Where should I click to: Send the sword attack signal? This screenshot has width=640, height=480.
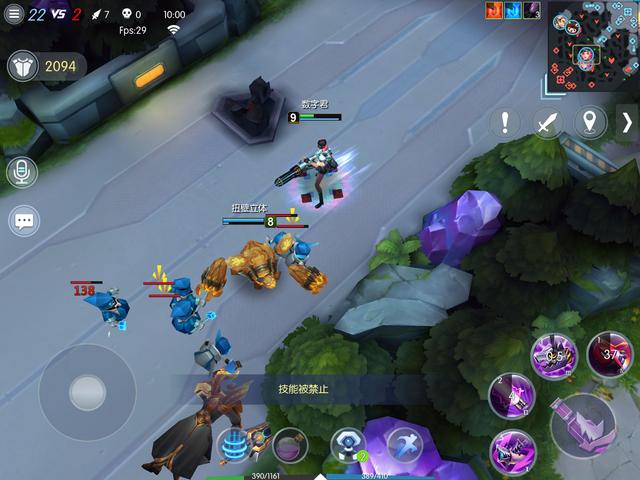[547, 123]
